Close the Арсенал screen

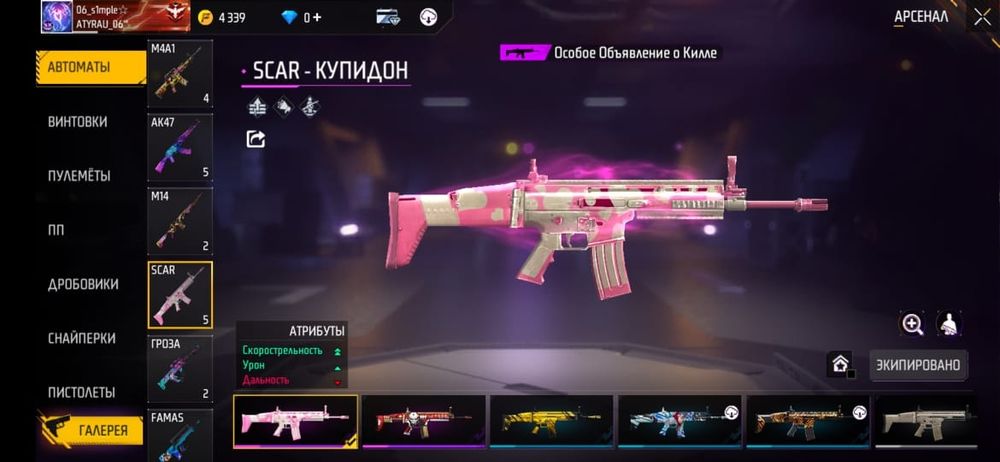tap(981, 17)
